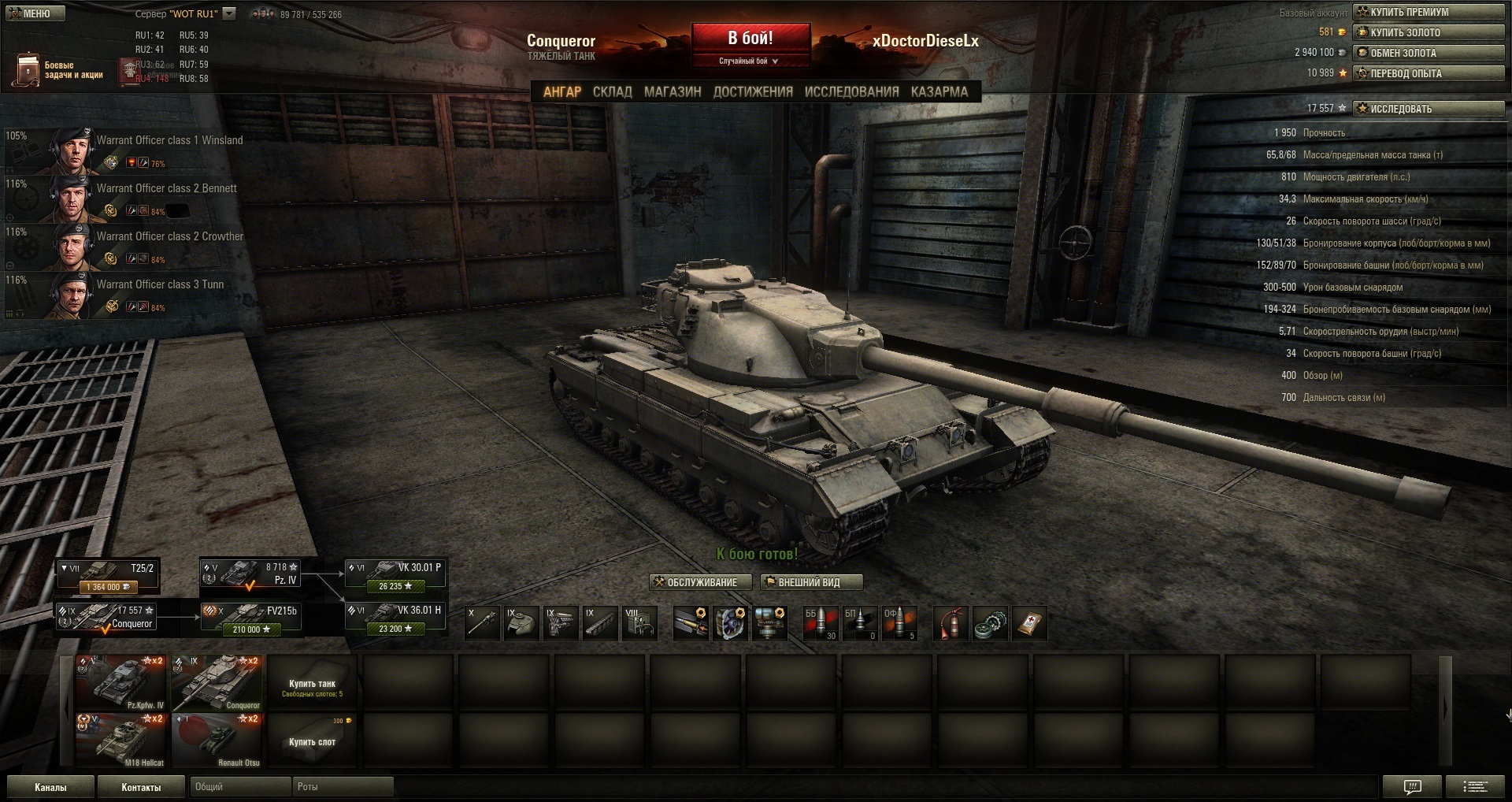Select the Pz.Kpfw. IV tank in carousel
Viewport: 1512px width, 802px height.
click(x=121, y=682)
